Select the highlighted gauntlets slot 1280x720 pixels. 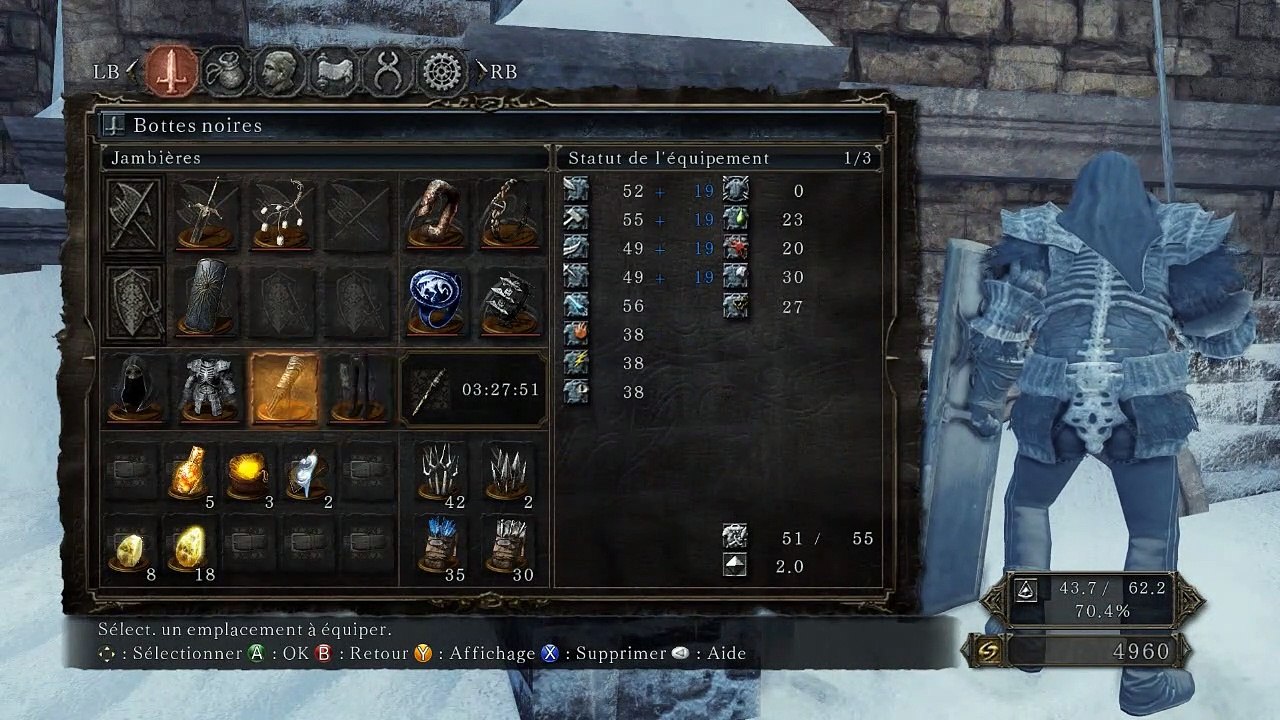[284, 388]
